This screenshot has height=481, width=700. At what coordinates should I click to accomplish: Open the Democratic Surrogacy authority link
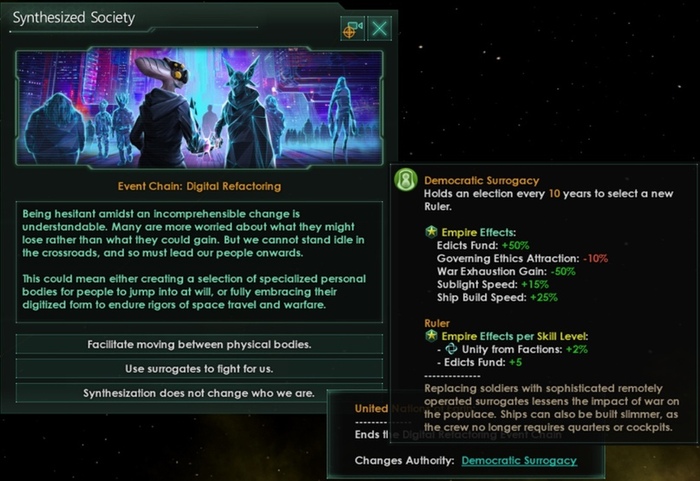518,460
